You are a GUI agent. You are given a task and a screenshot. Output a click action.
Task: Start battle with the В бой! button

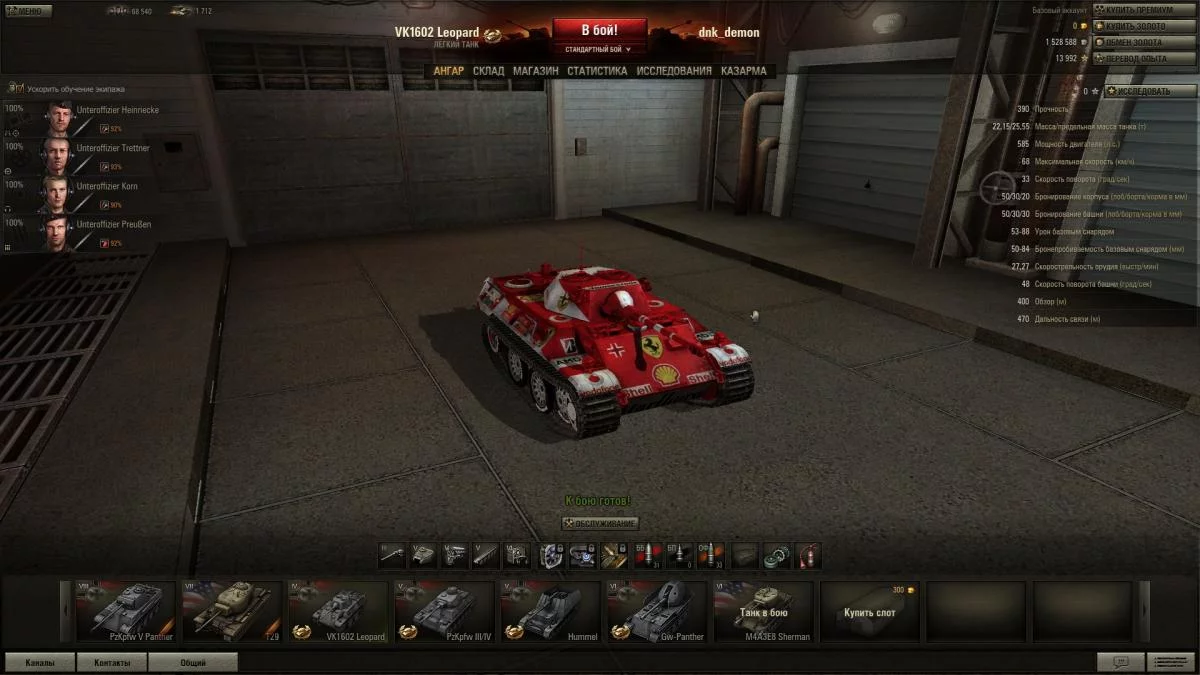pos(599,29)
